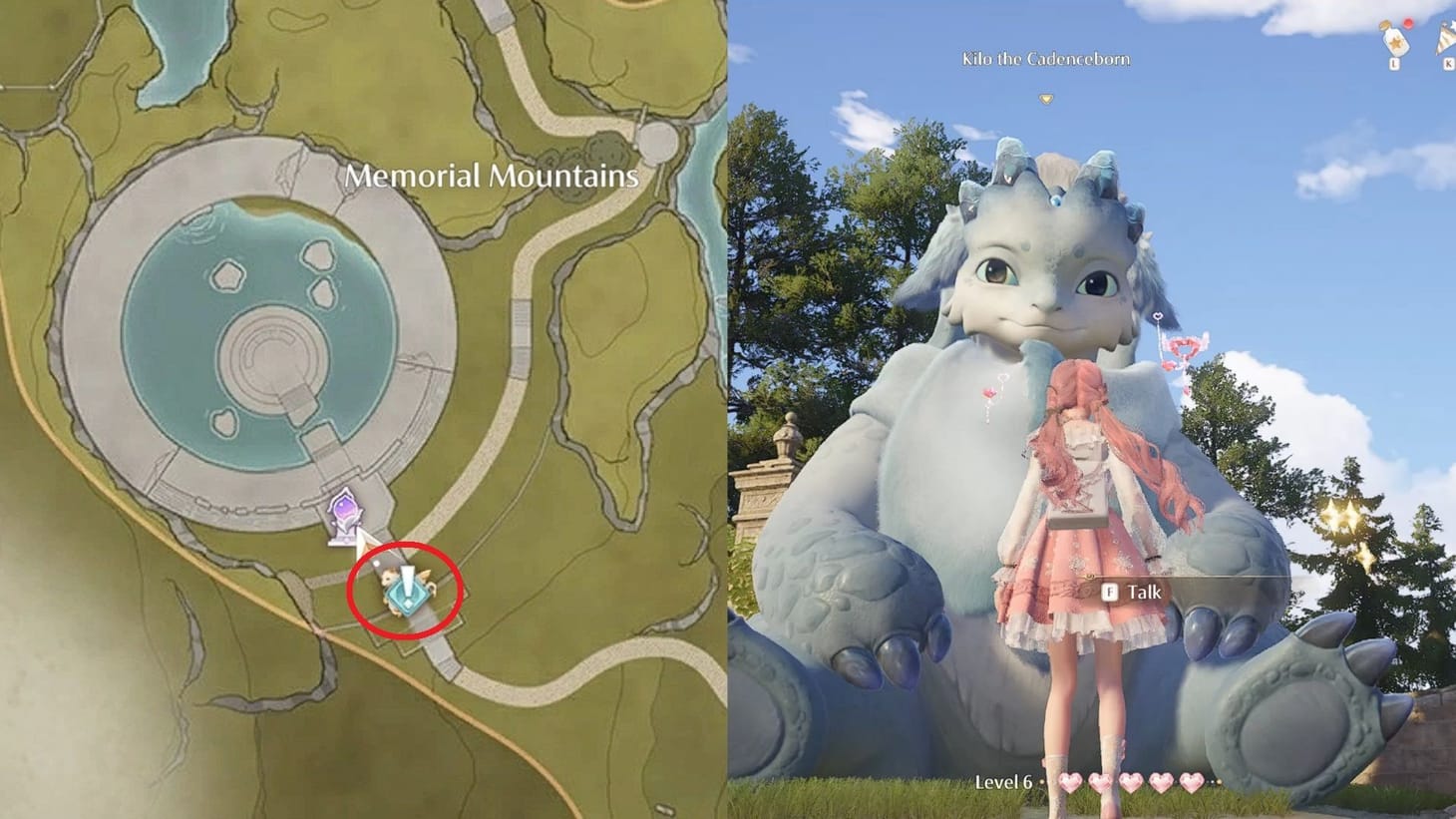Click the pennant whistle icon labeled K

(1444, 43)
